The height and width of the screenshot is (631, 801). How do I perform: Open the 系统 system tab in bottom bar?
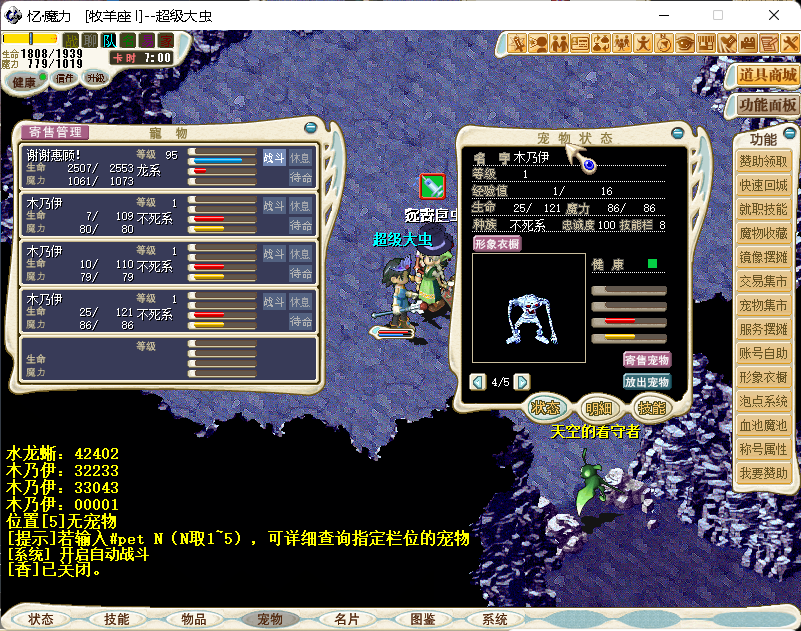coord(494,620)
